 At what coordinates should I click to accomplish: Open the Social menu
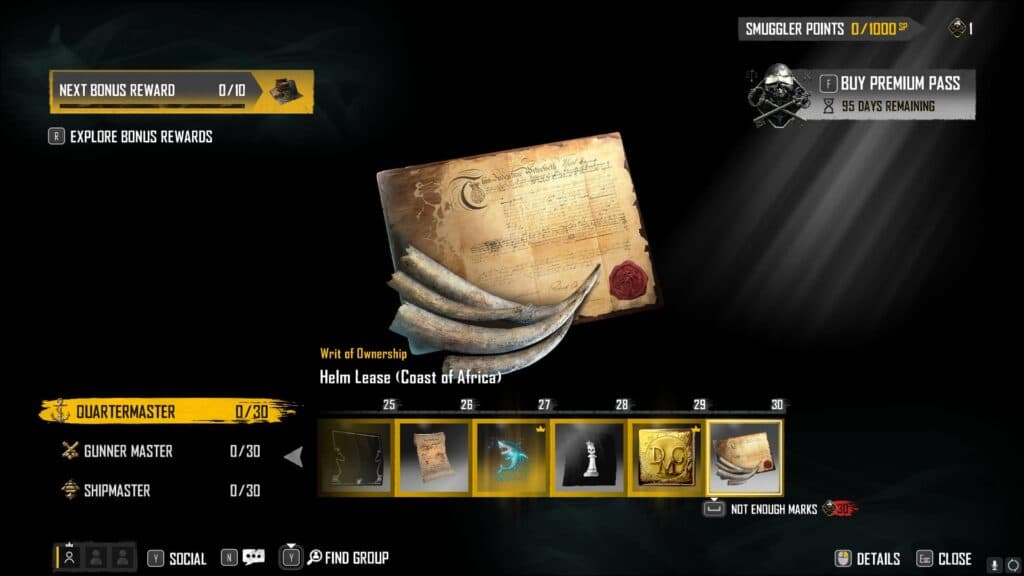(x=186, y=559)
